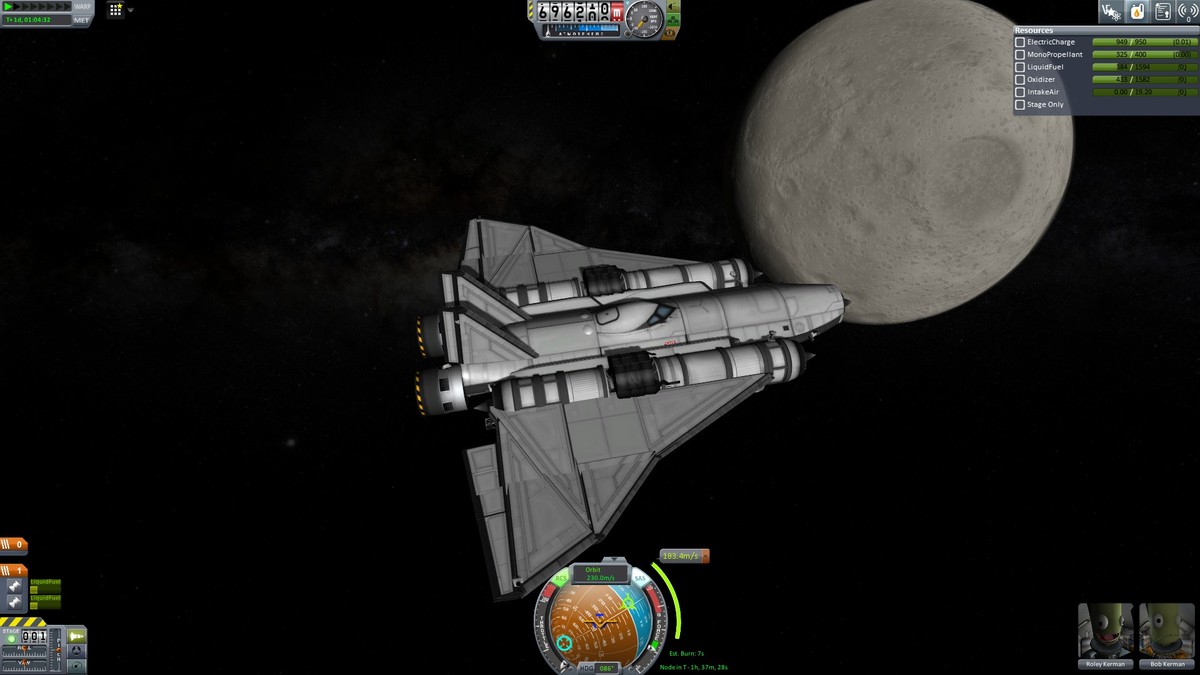The width and height of the screenshot is (1200, 675).
Task: Open the grid dropdown in the top-left
Action: click(x=119, y=10)
